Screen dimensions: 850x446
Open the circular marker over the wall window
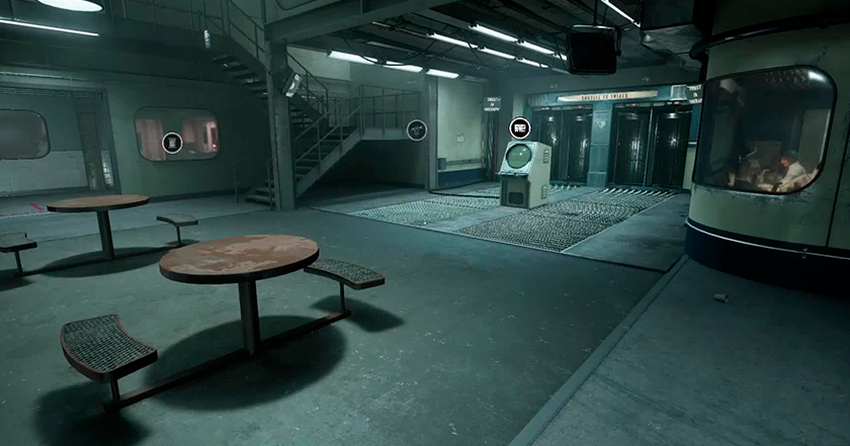[172, 143]
